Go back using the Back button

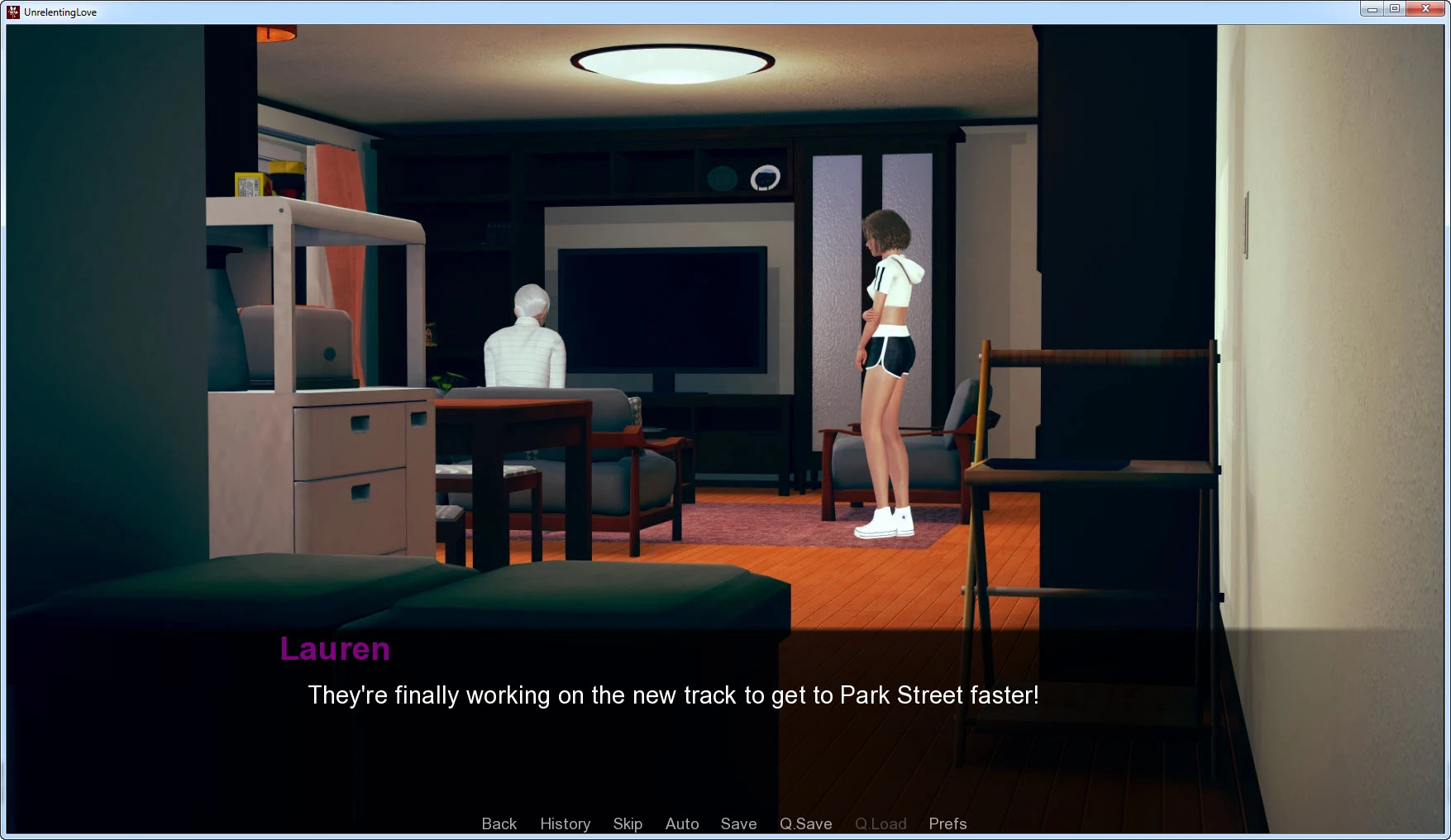pyautogui.click(x=499, y=823)
